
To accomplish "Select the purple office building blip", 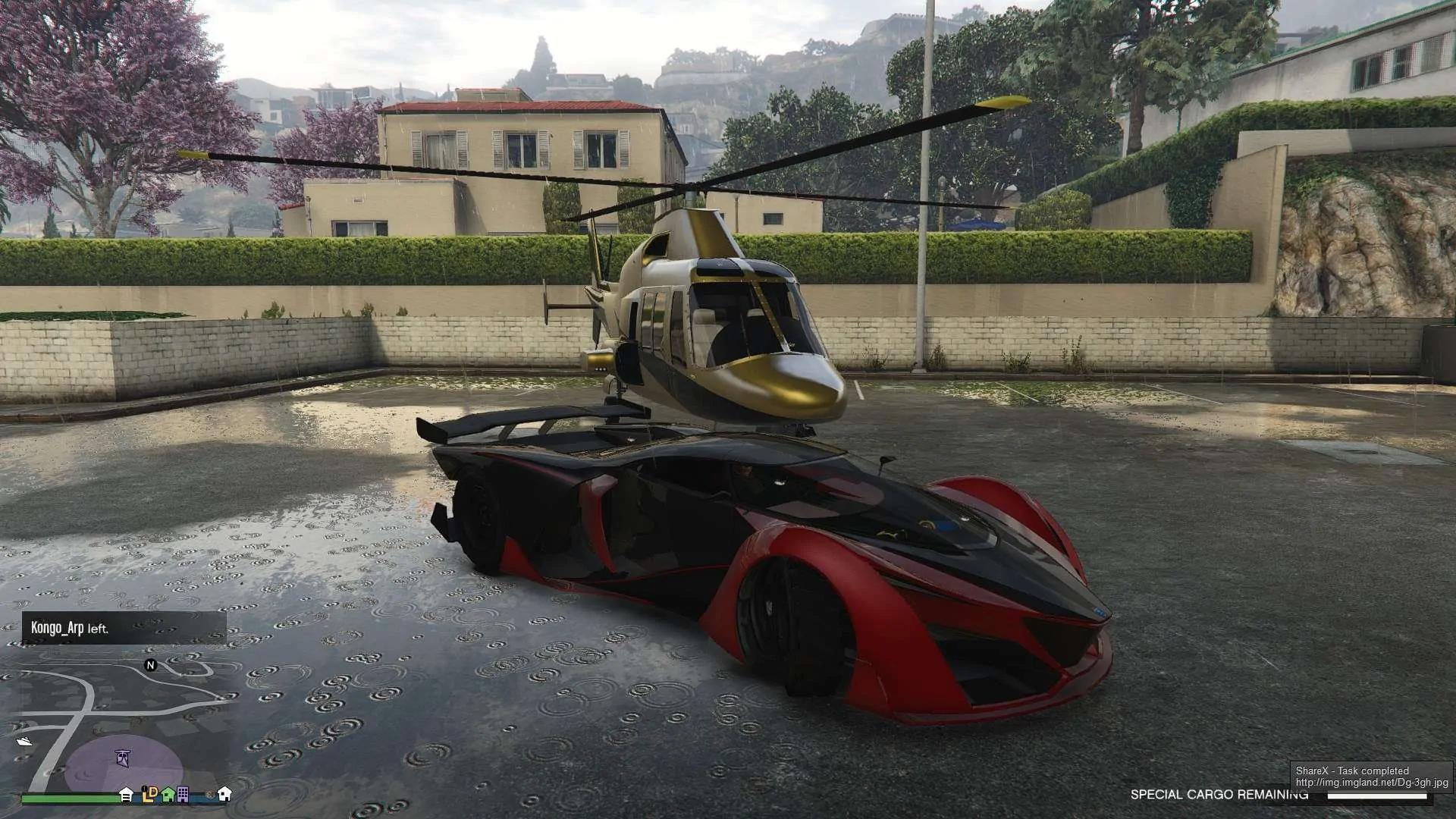I will 184,794.
